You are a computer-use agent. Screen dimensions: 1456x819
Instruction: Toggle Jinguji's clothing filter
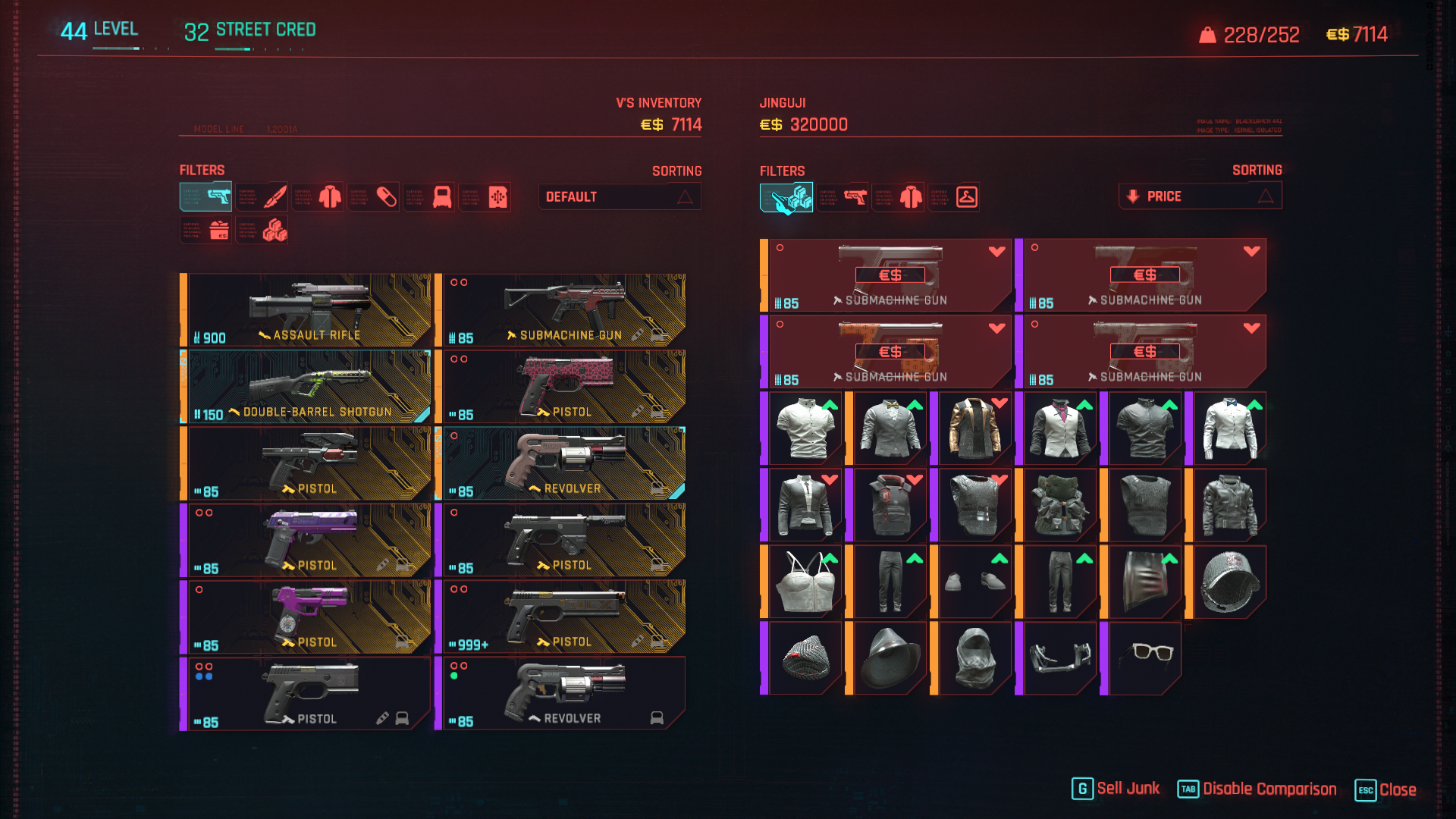[899, 197]
